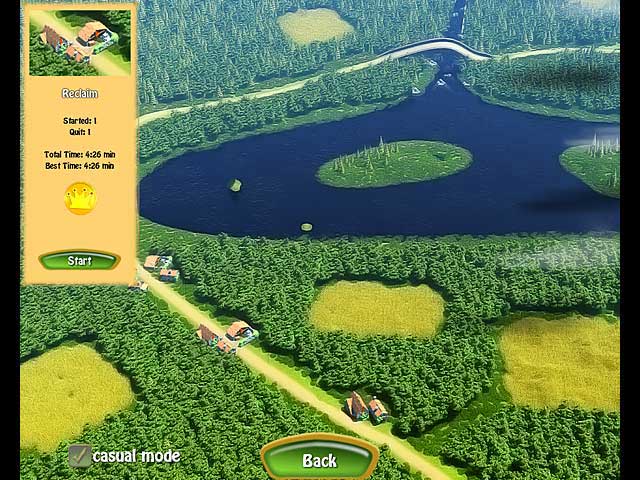This screenshot has height=480, width=640.
Task: Choose the southernmost village level on the road
Action: click(367, 406)
